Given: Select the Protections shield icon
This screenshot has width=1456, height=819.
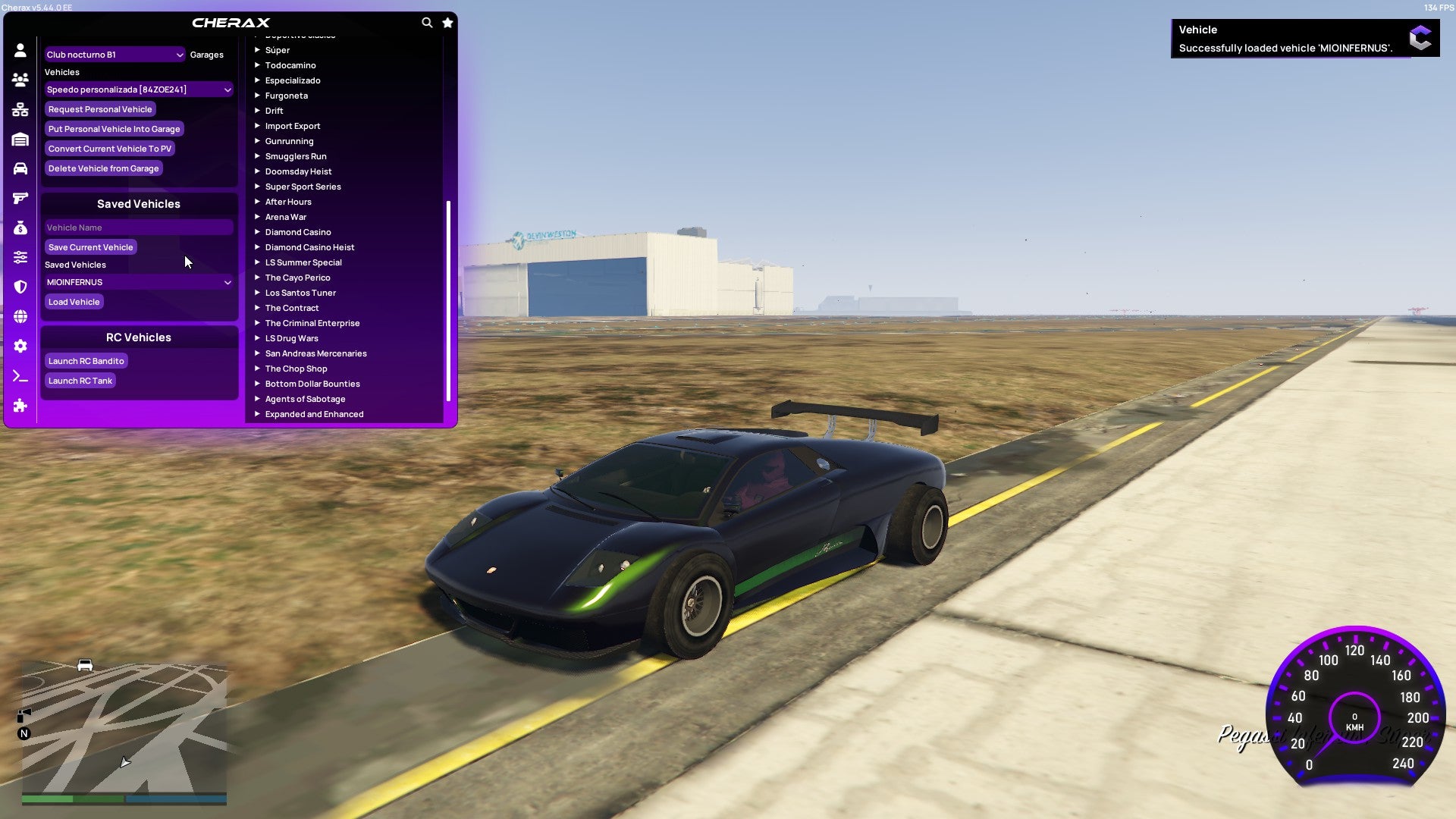Looking at the screenshot, I should (20, 287).
